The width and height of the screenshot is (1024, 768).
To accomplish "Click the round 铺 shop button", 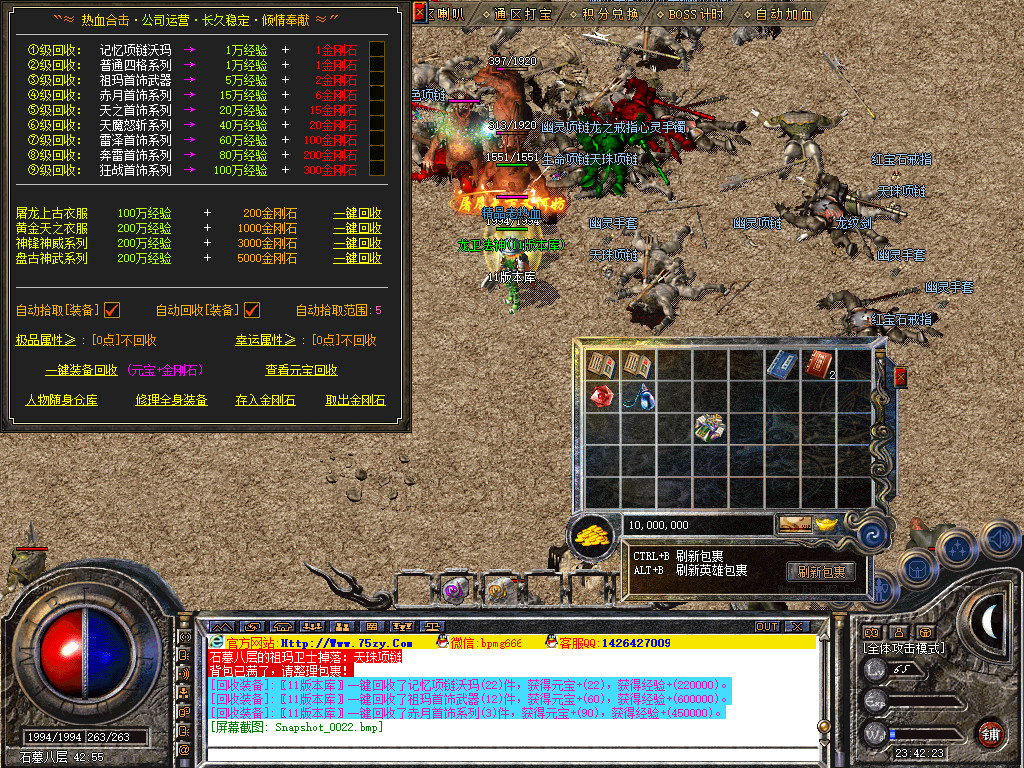I will point(990,733).
